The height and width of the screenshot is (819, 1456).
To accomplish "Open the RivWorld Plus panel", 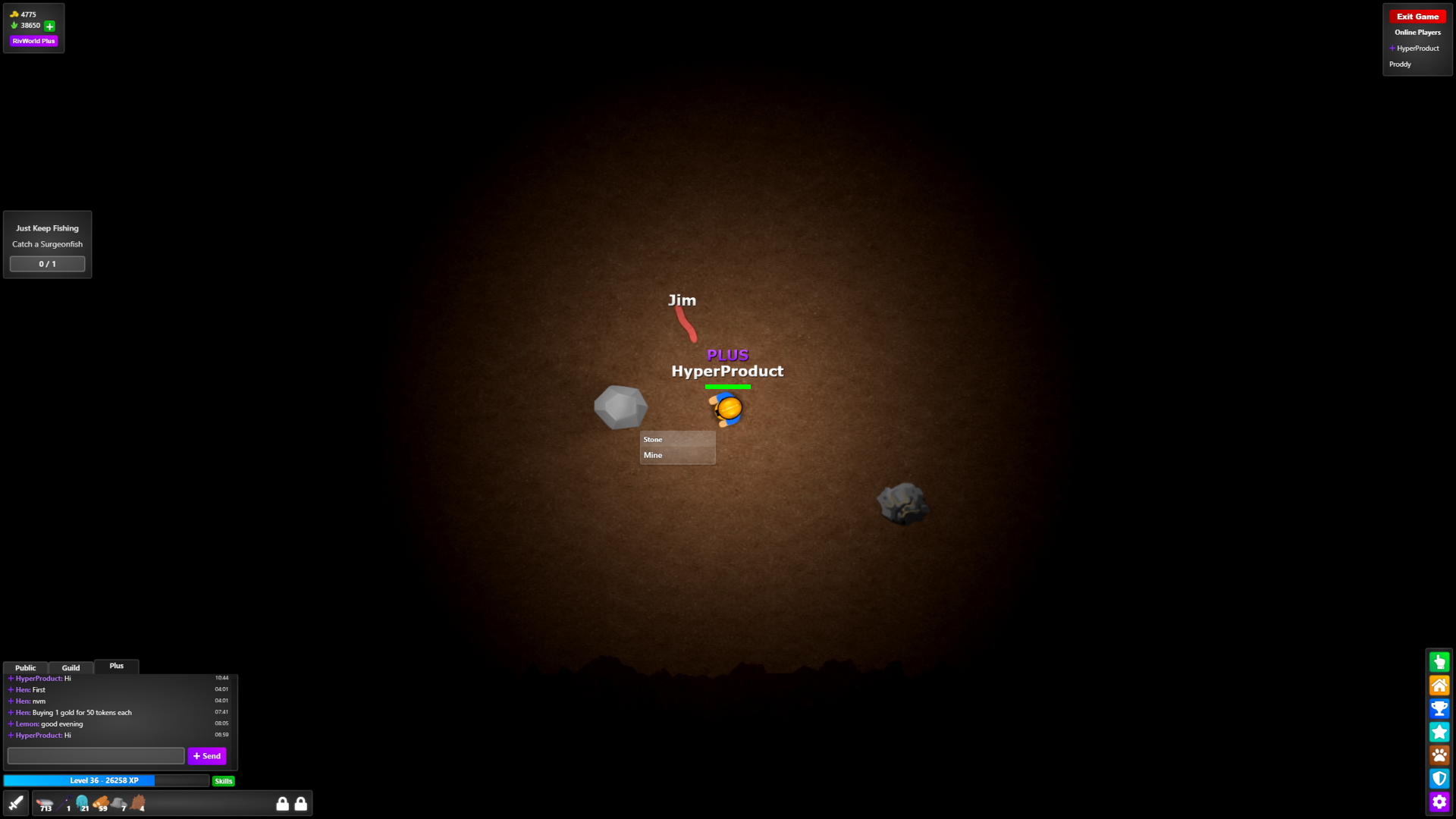I will pos(33,41).
